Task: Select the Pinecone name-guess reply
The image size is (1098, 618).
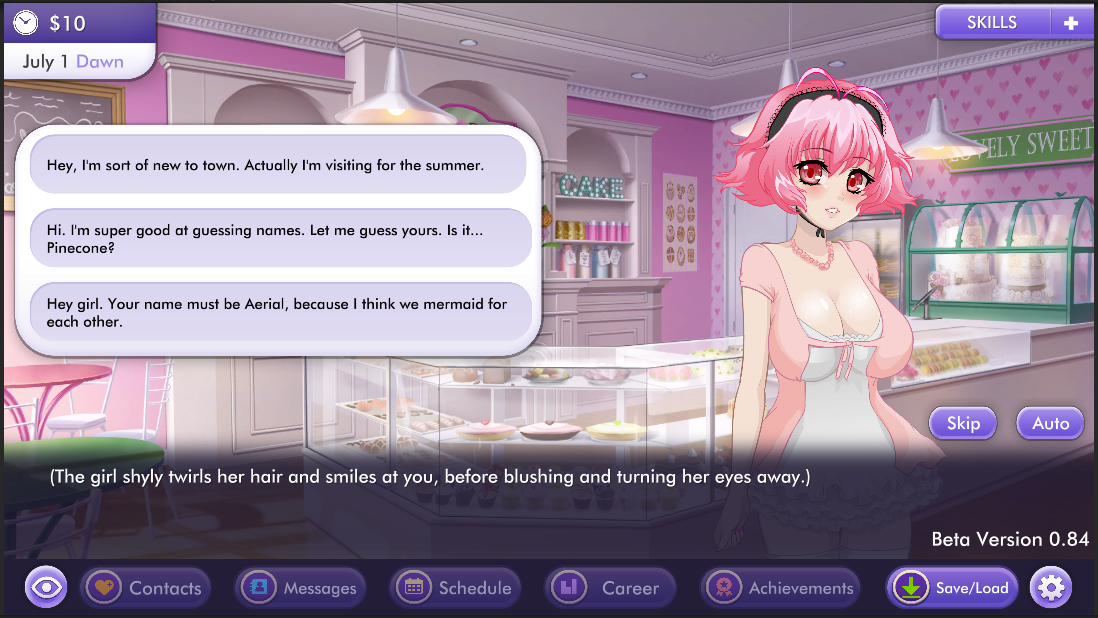Action: [x=280, y=238]
